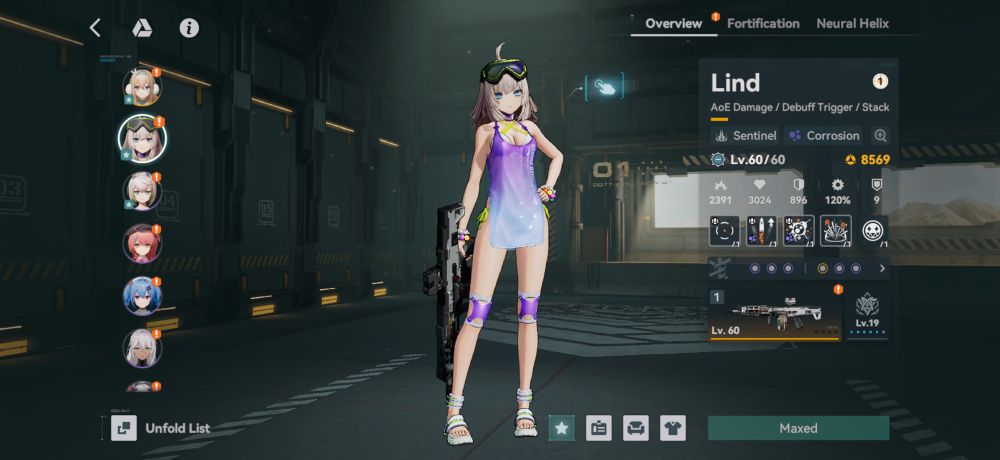1000x460 pixels.
Task: Show the info icon details
Action: 189,28
